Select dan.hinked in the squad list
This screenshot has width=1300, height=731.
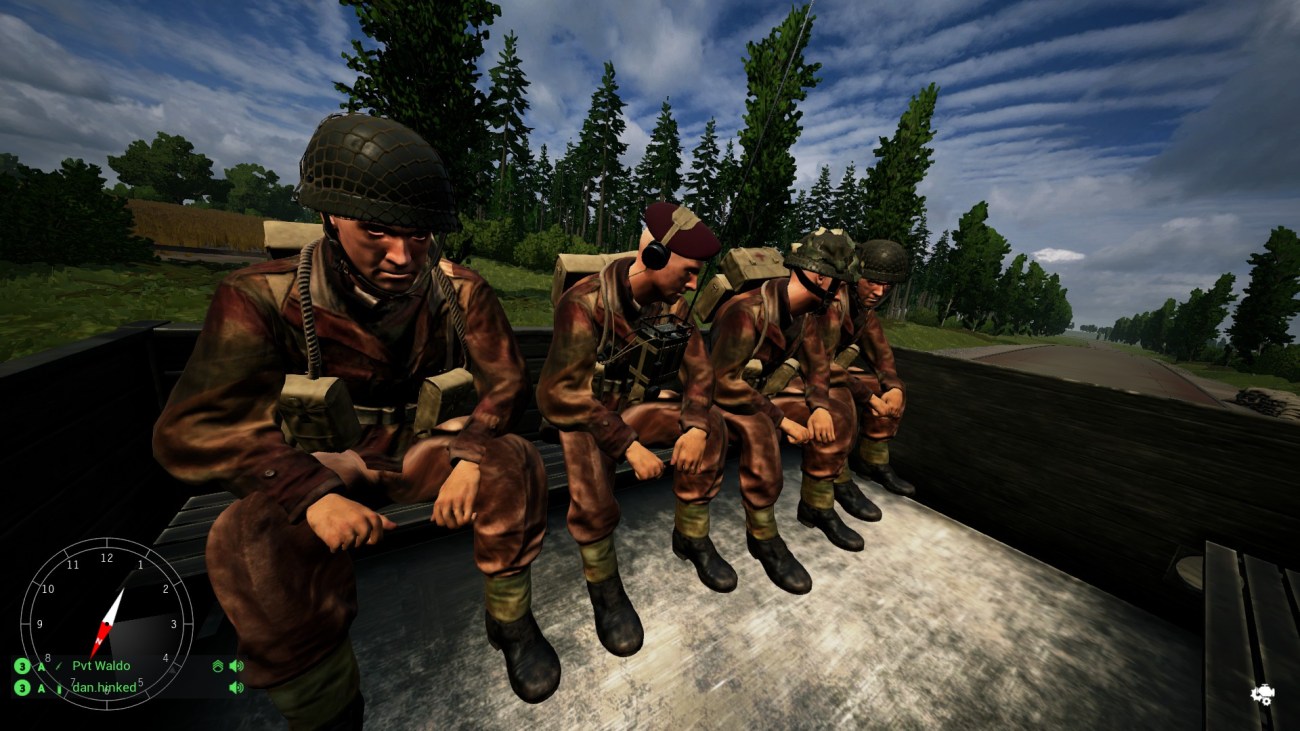point(103,688)
